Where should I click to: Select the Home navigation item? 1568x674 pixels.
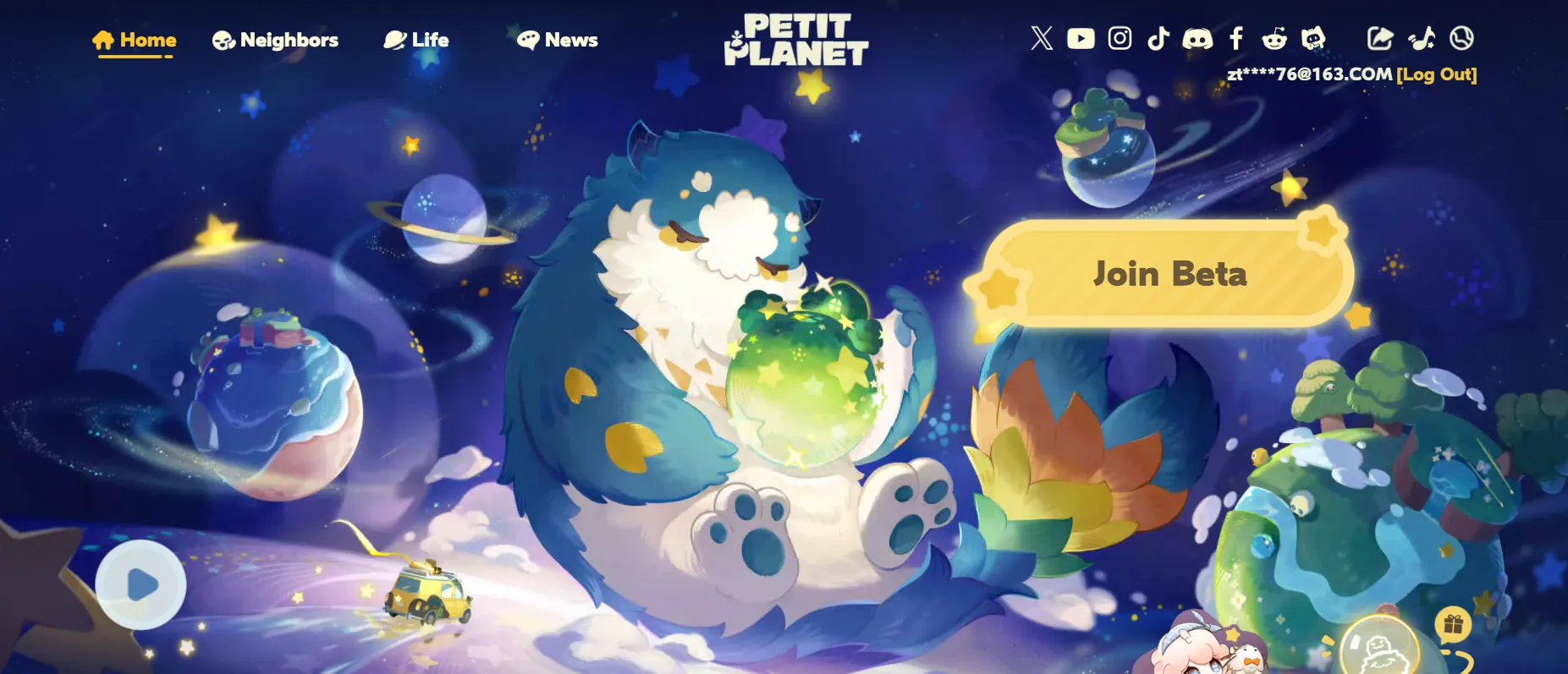click(135, 39)
